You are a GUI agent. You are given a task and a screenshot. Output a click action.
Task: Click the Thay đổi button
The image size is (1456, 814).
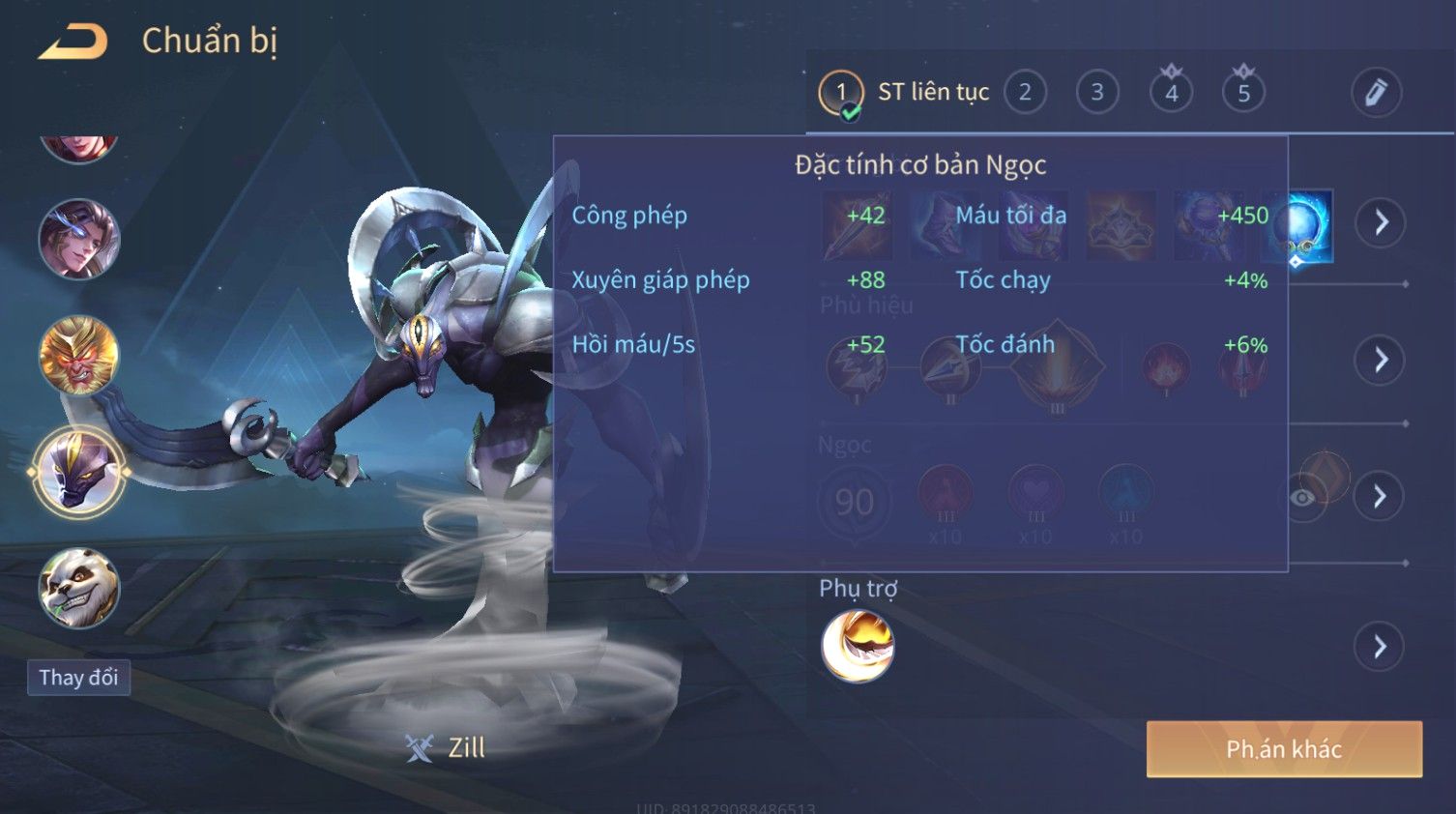point(78,678)
